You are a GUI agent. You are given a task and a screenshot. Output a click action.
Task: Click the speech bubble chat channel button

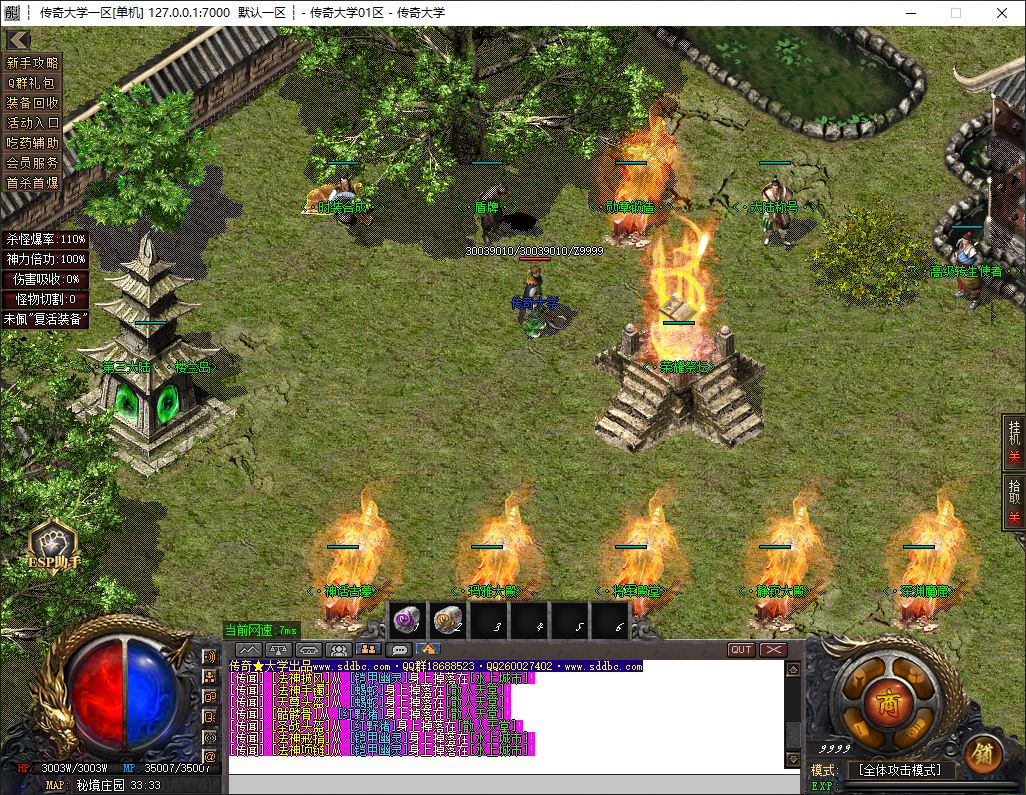398,650
